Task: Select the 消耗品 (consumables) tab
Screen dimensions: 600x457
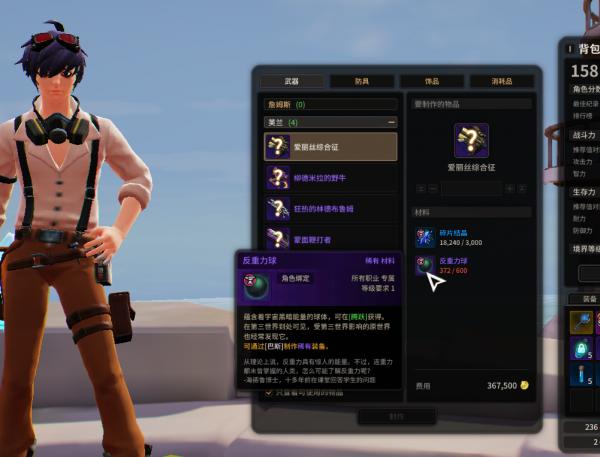Action: (500, 81)
